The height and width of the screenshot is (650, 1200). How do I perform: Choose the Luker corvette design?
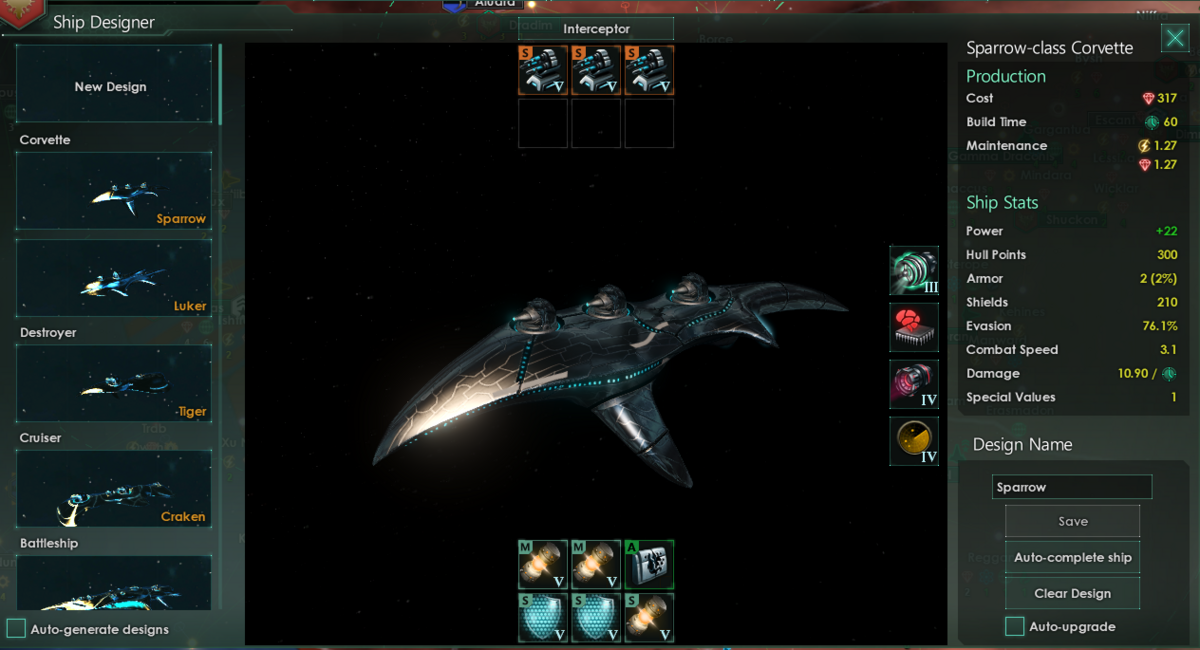113,278
